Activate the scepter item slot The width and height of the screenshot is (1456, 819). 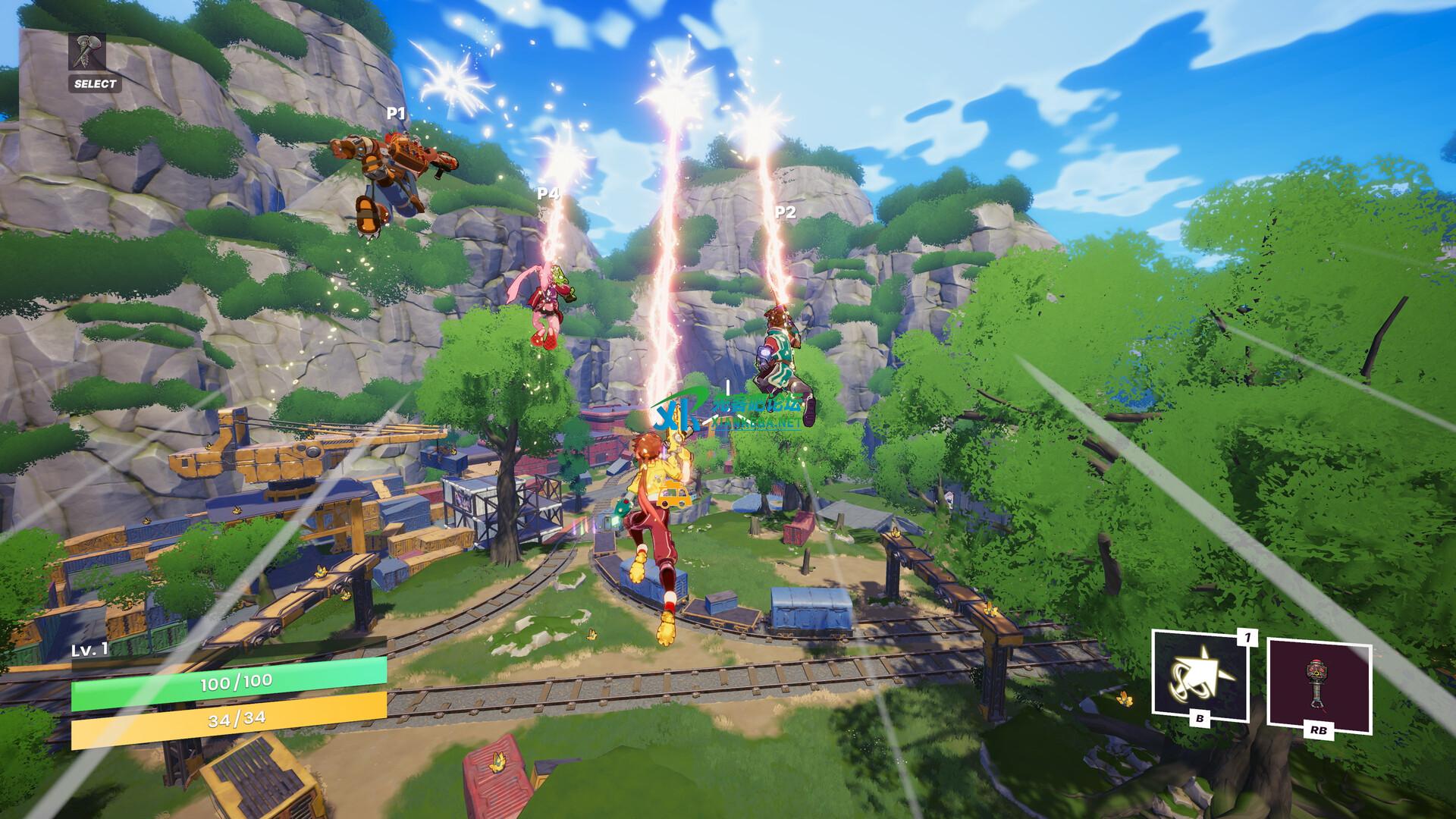1318,684
